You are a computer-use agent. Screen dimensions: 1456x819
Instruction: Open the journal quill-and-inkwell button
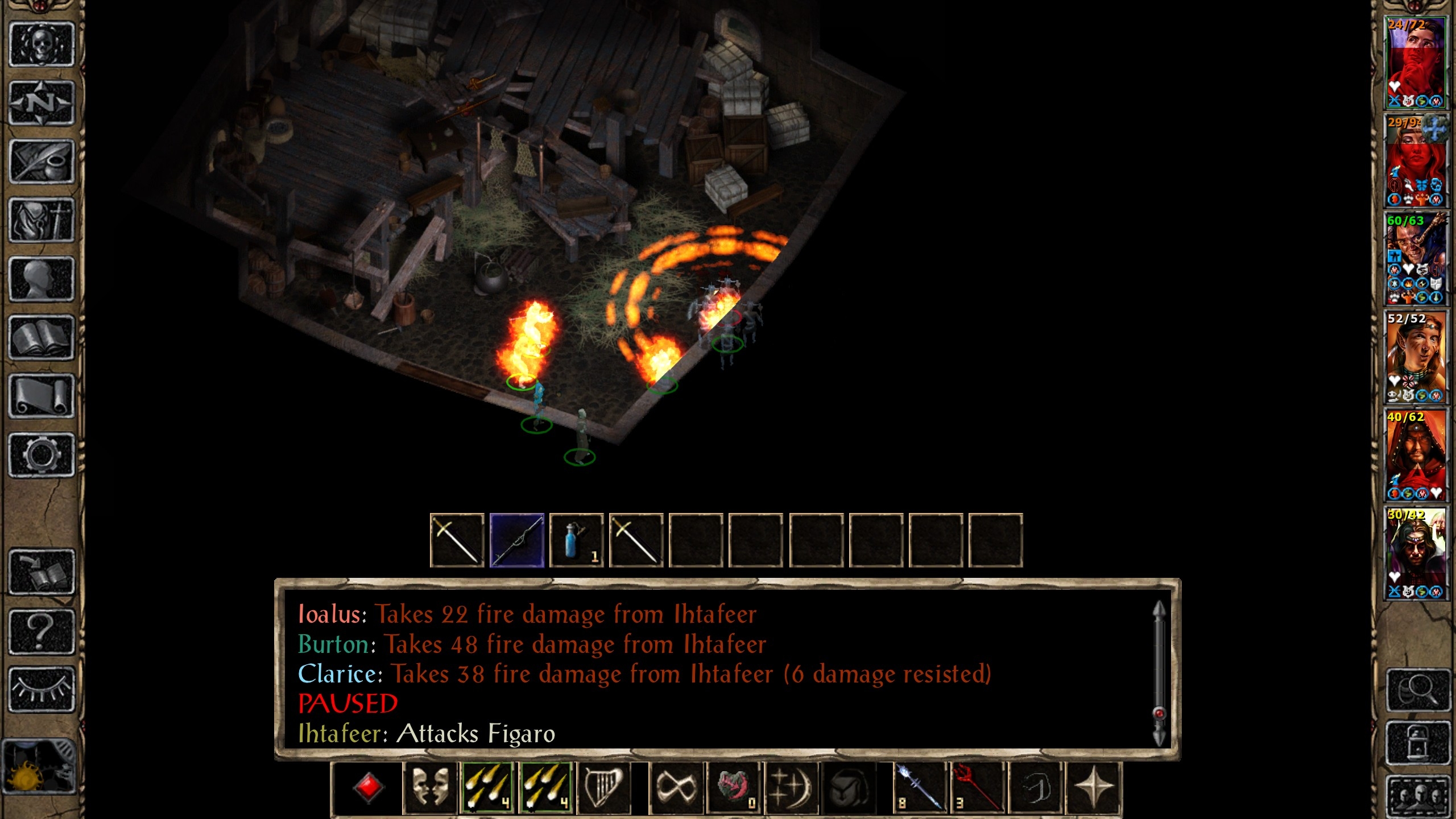[x=42, y=162]
